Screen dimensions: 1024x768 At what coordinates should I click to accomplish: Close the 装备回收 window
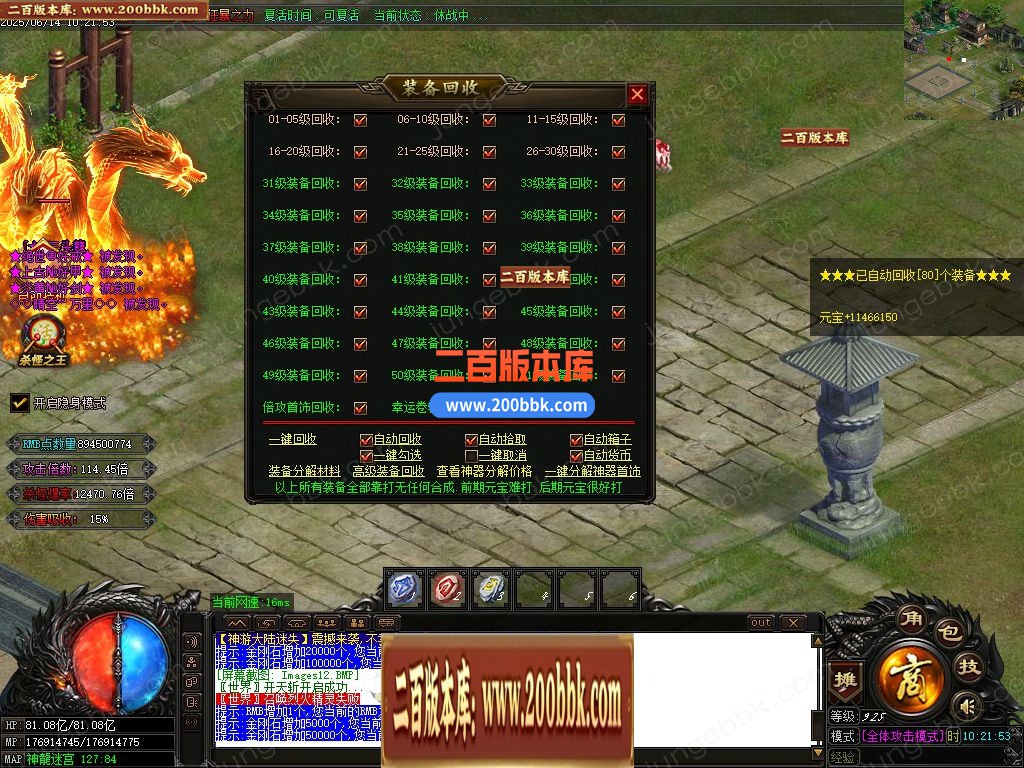pos(637,94)
